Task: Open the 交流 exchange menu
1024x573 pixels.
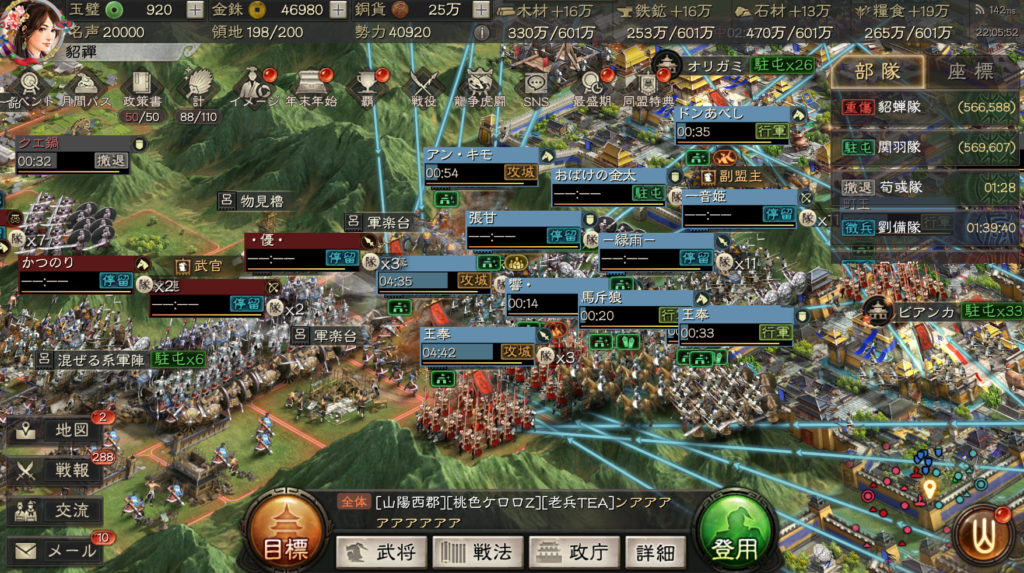Action: tap(54, 510)
